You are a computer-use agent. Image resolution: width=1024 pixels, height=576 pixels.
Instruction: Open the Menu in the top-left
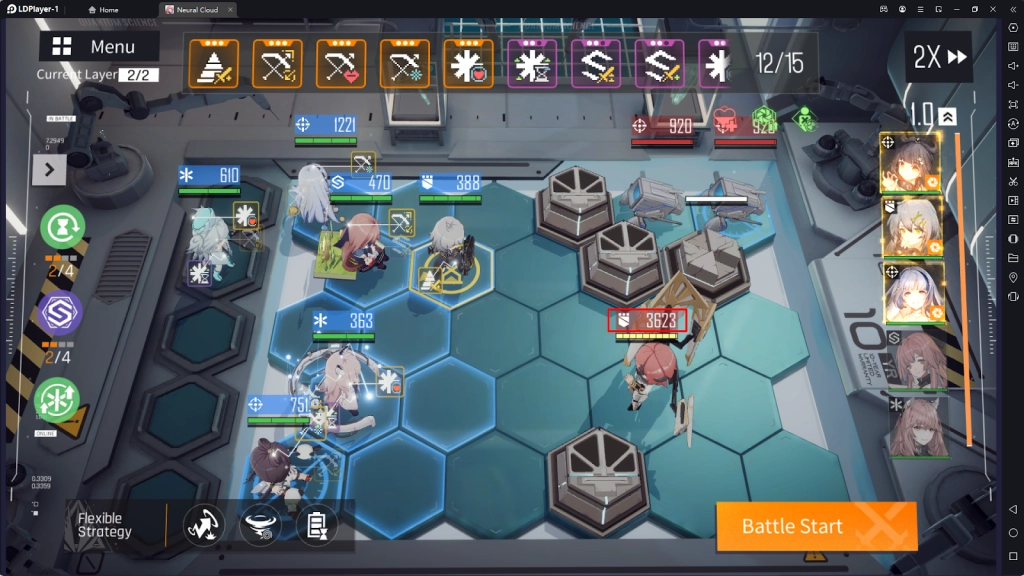click(99, 47)
